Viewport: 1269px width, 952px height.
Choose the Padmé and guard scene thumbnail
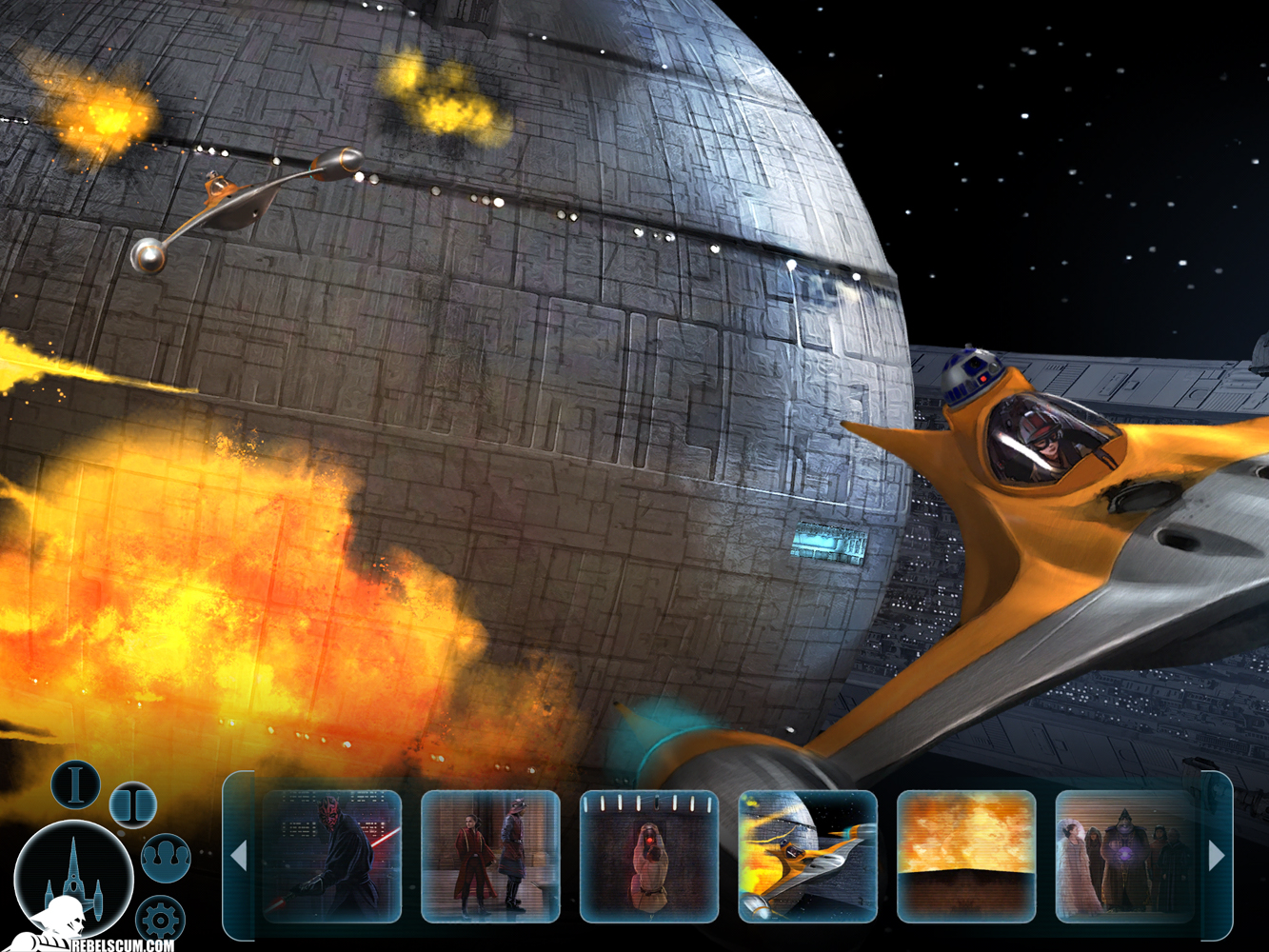tap(490, 857)
